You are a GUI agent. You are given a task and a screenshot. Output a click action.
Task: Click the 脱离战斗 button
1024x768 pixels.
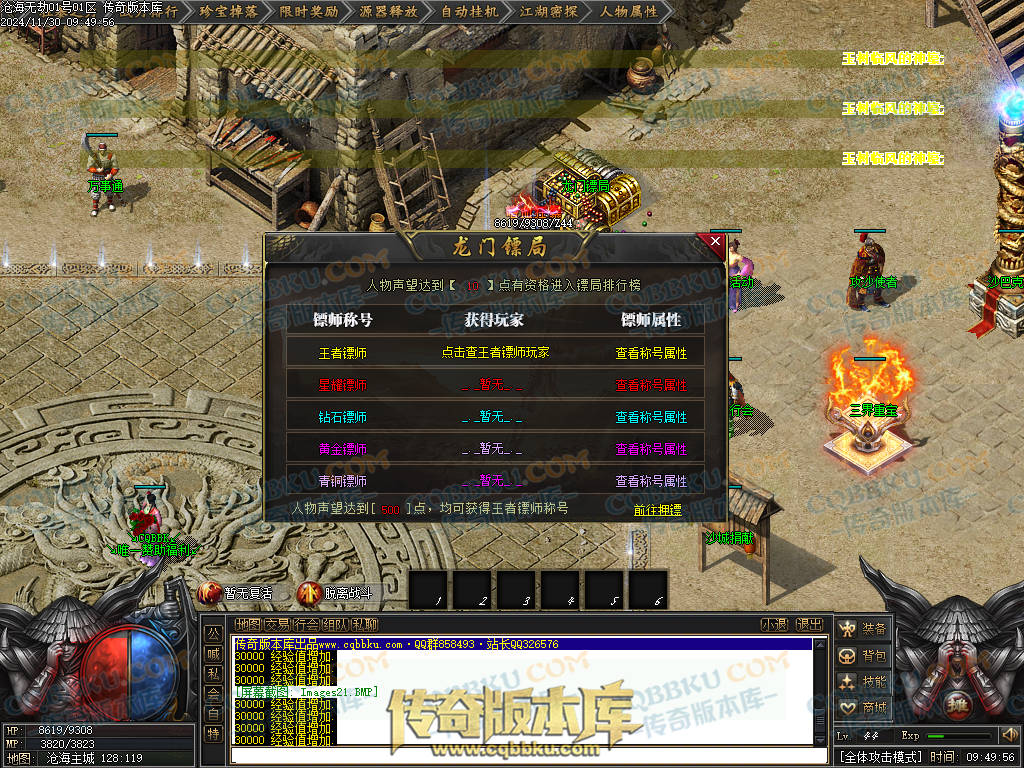pyautogui.click(x=336, y=593)
